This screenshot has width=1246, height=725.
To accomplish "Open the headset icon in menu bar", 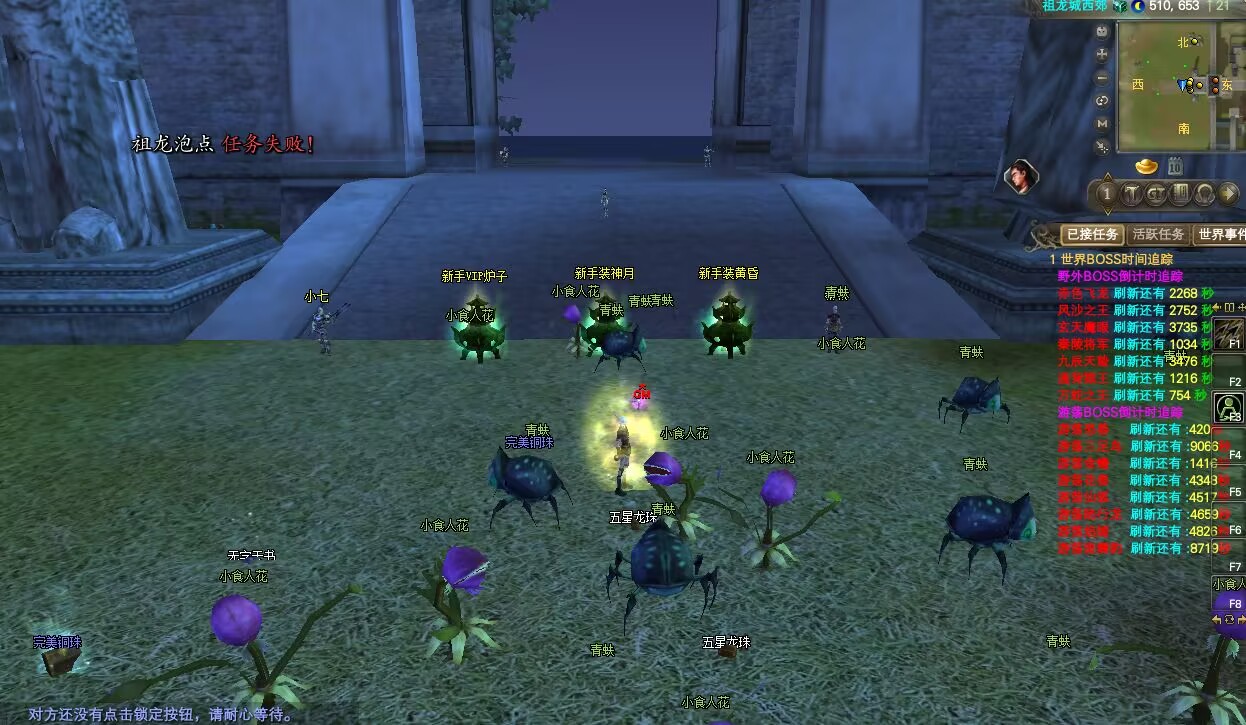I will pos(1204,194).
